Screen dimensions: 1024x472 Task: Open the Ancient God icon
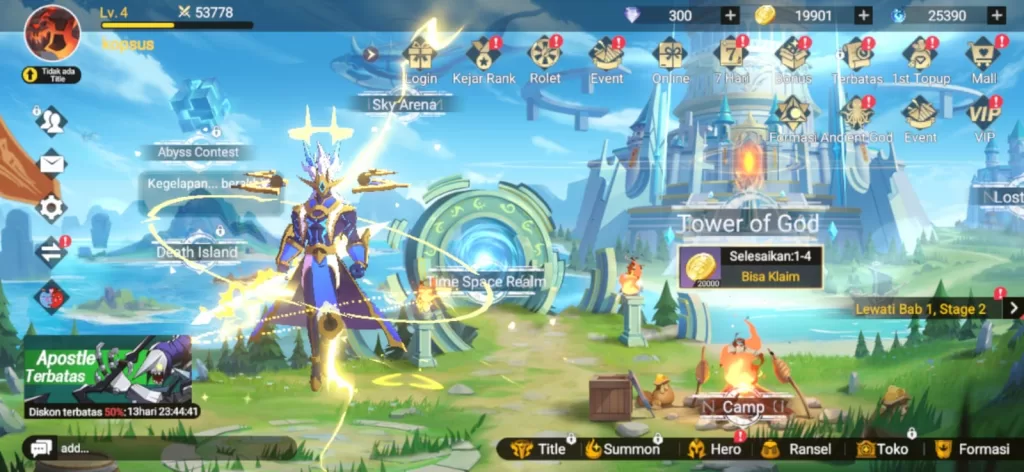click(x=856, y=115)
